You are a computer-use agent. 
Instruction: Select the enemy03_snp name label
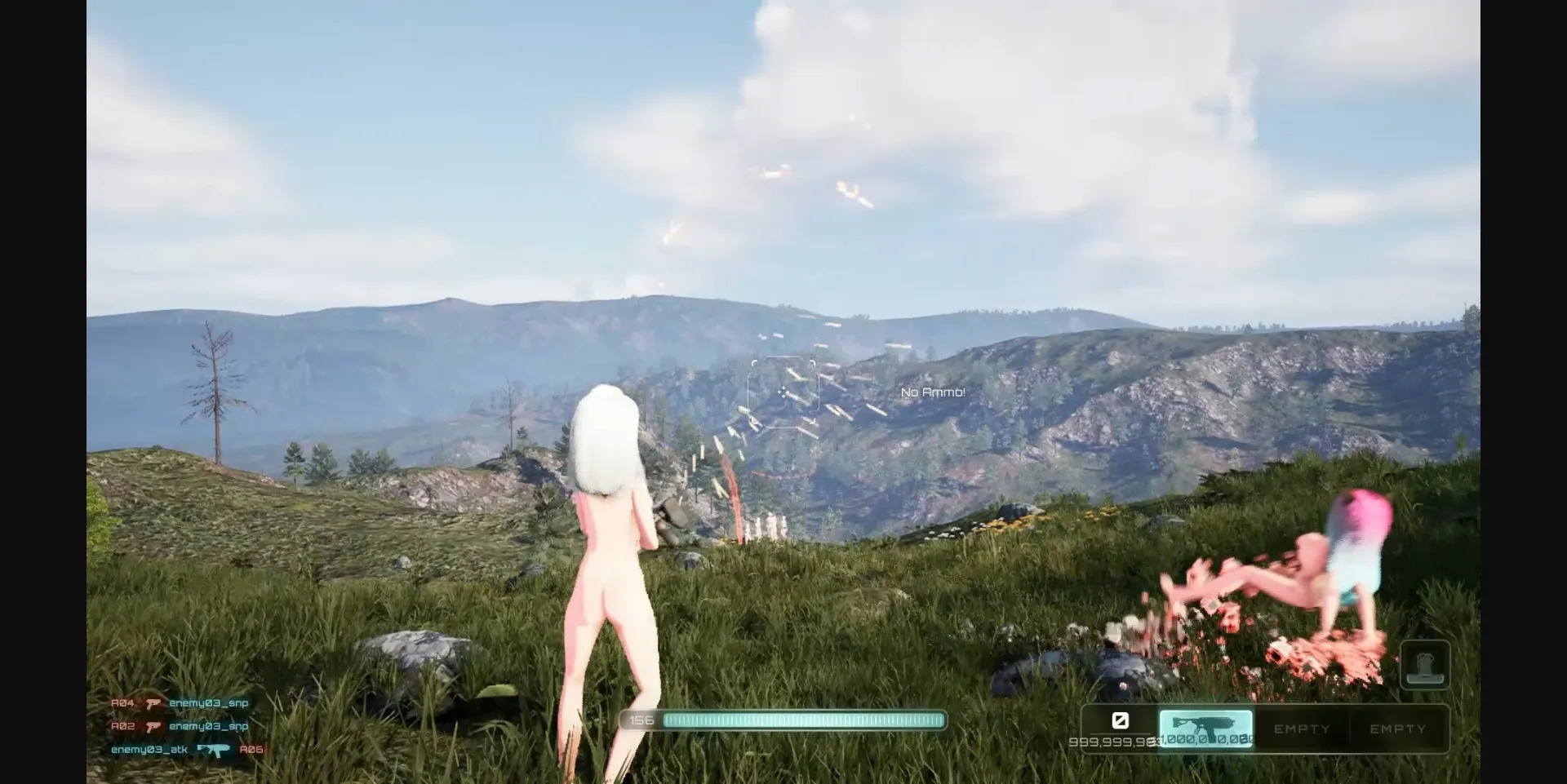(x=208, y=702)
